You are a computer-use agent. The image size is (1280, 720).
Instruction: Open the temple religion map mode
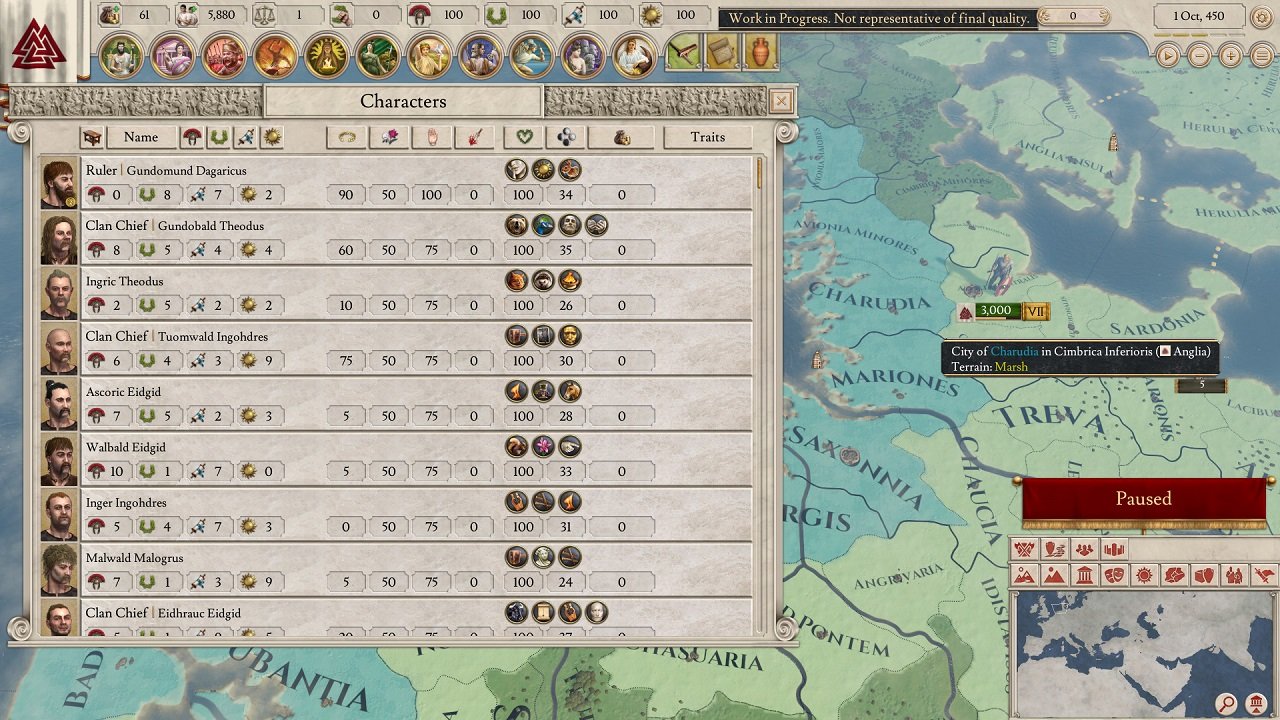coord(1086,576)
